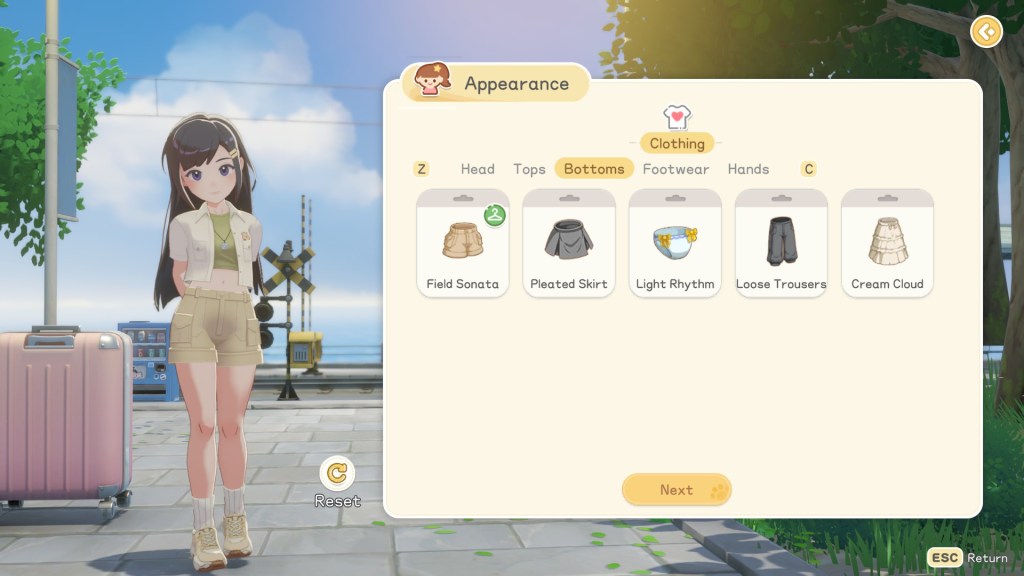
Task: Choose the Field Sonata shorts
Action: [x=462, y=243]
